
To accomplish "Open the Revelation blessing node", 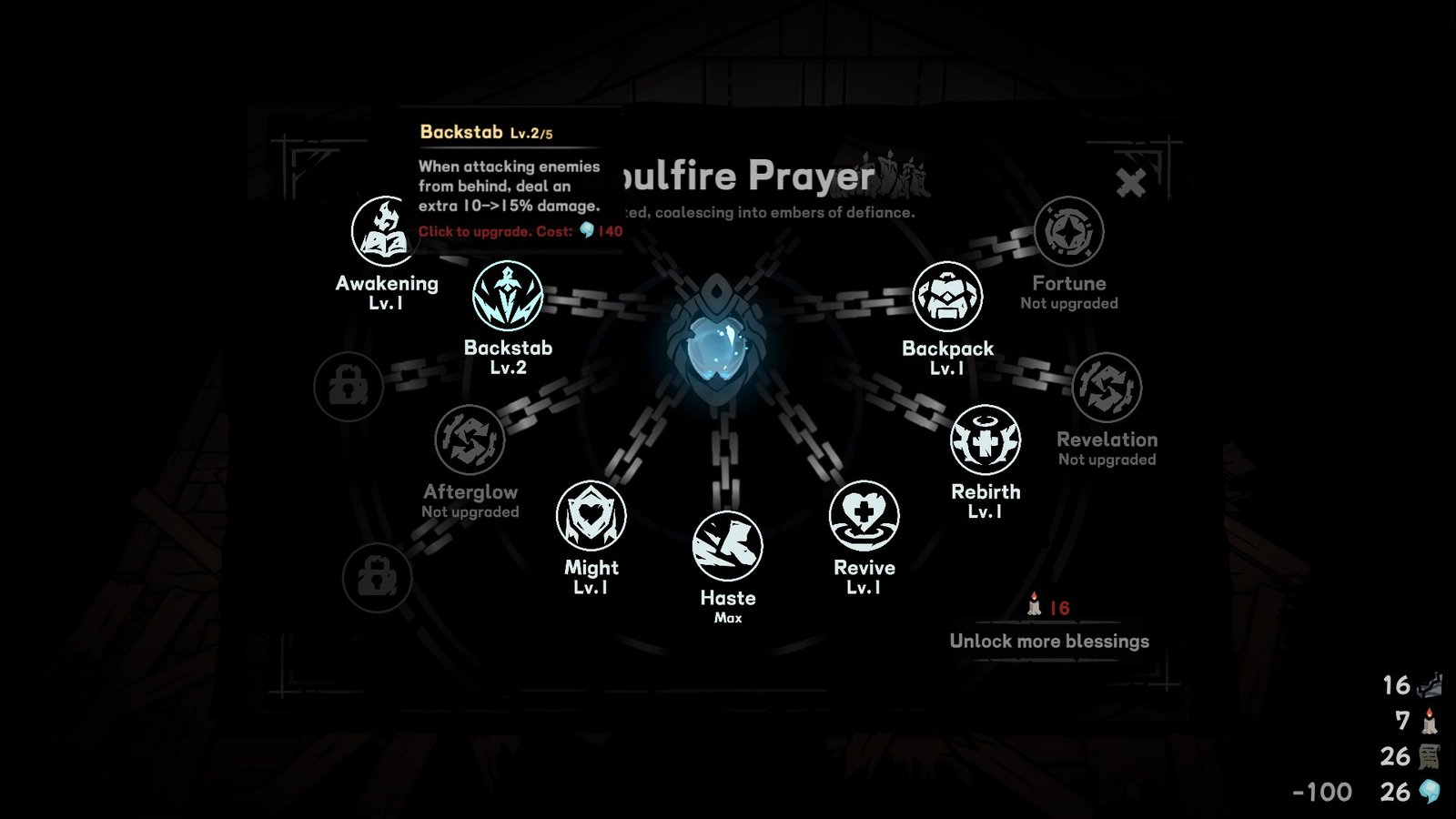I will [x=1109, y=389].
